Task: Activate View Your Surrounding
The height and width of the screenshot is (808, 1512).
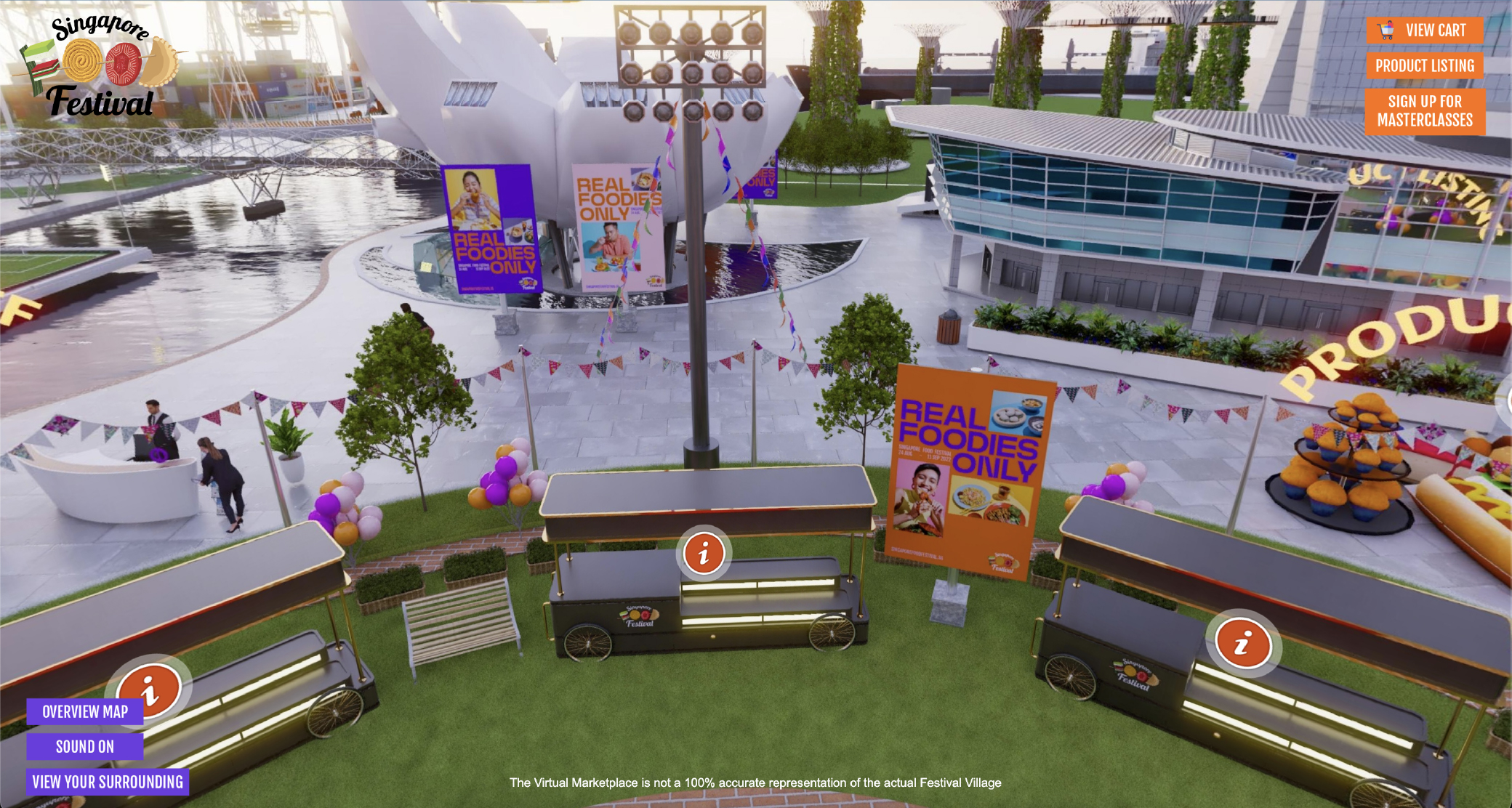Action: (x=108, y=783)
